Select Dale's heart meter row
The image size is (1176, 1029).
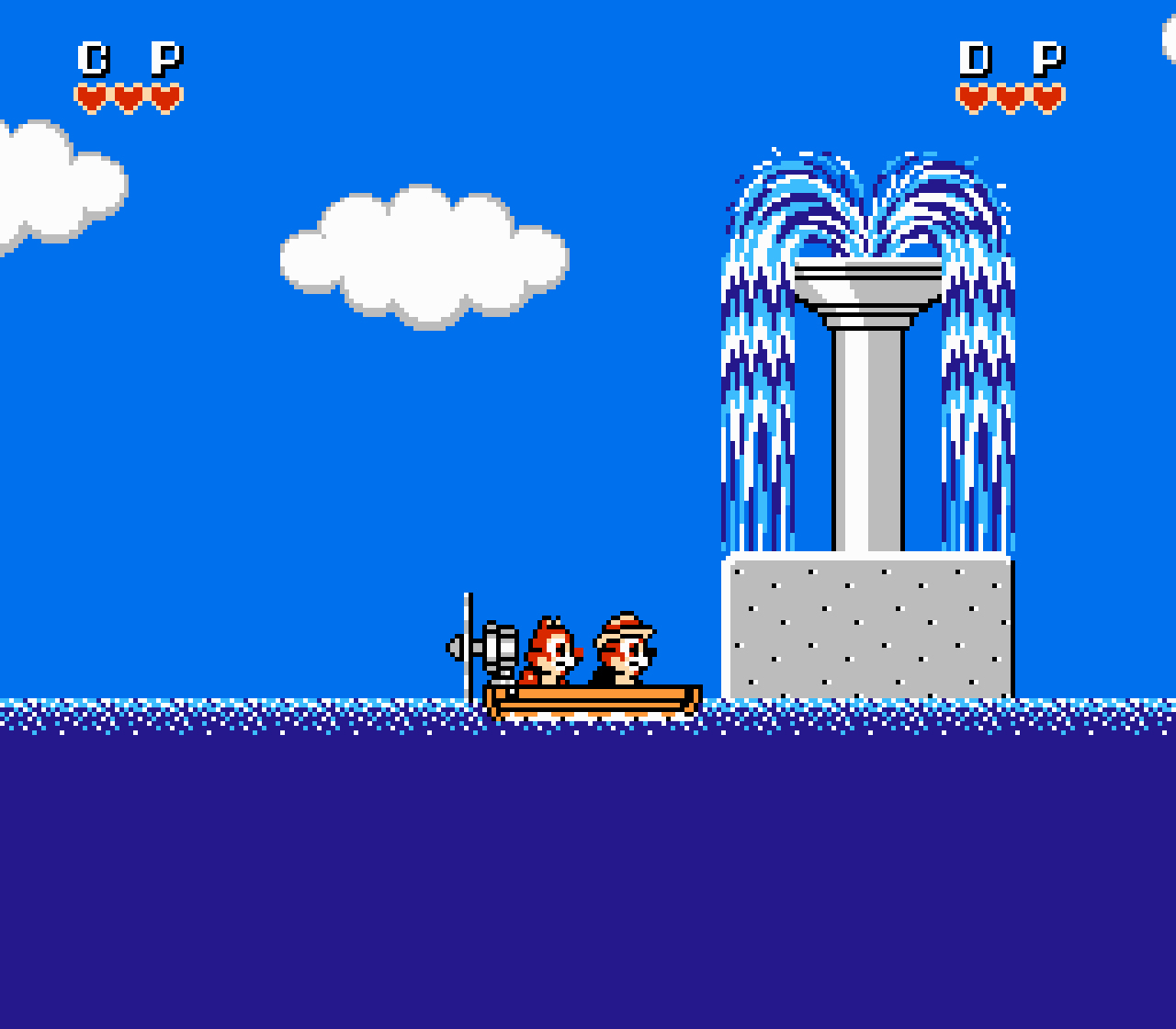pos(1009,95)
